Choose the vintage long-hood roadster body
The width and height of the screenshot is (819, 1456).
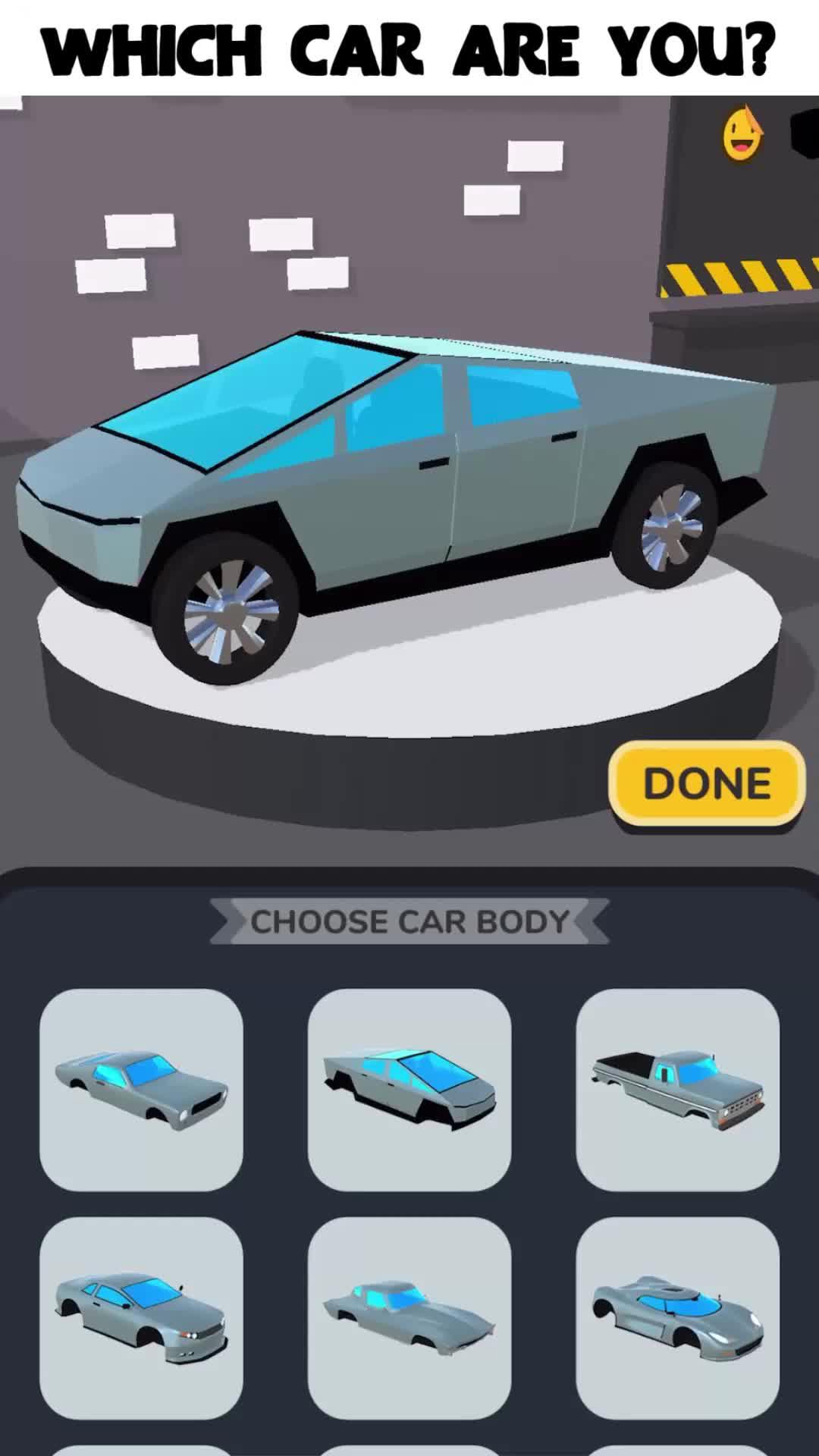pyautogui.click(x=409, y=1318)
